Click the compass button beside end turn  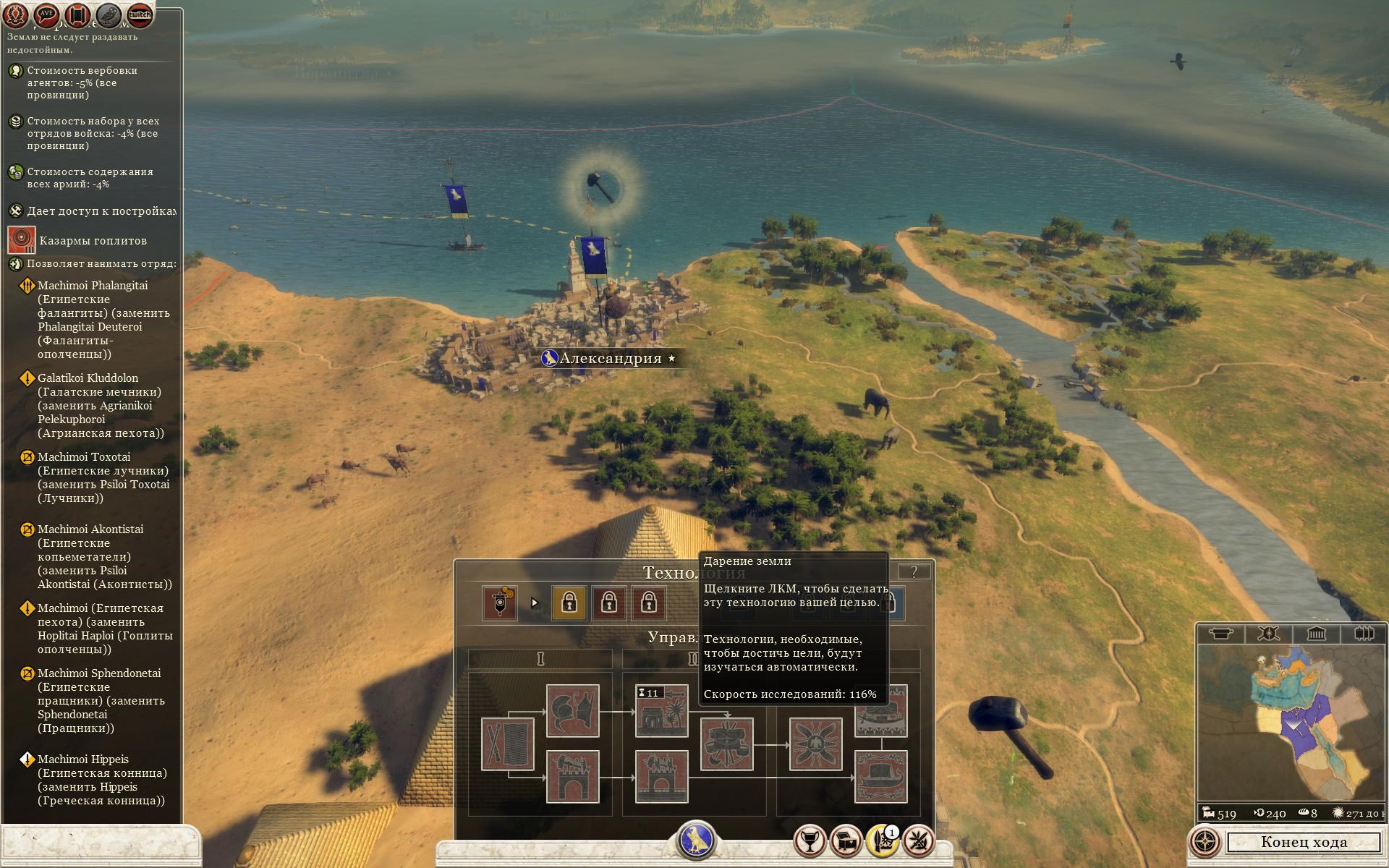coord(1205,842)
